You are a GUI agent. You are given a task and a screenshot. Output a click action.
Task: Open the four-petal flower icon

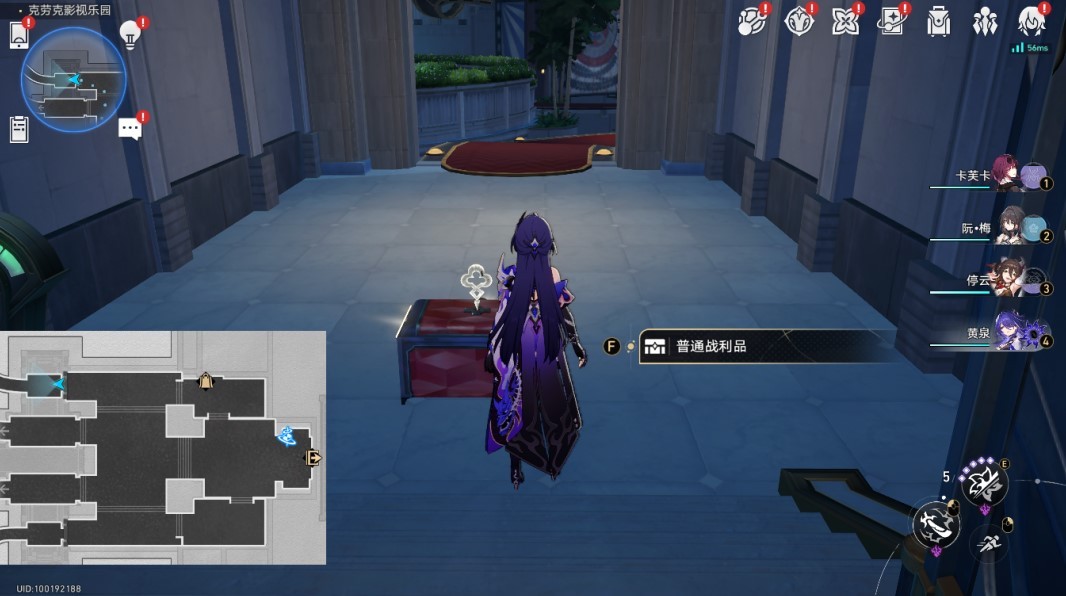coord(845,21)
